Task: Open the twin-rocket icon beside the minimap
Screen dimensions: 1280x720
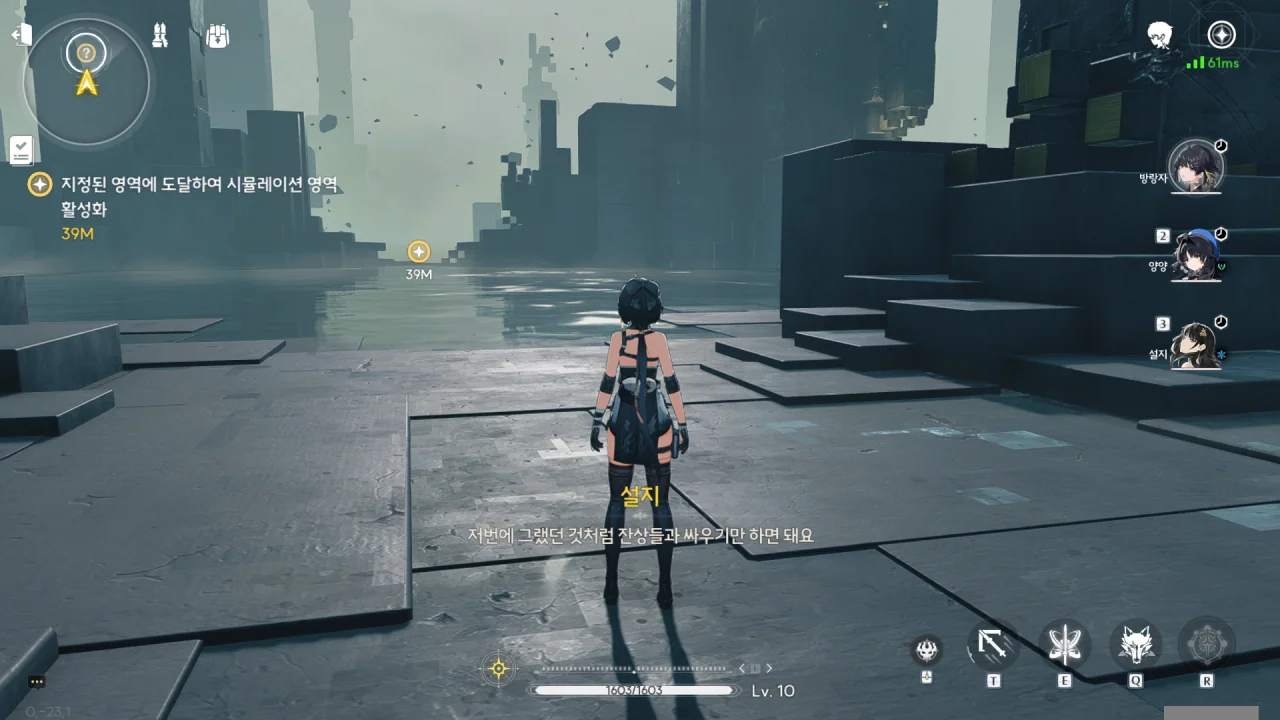Action: (159, 36)
